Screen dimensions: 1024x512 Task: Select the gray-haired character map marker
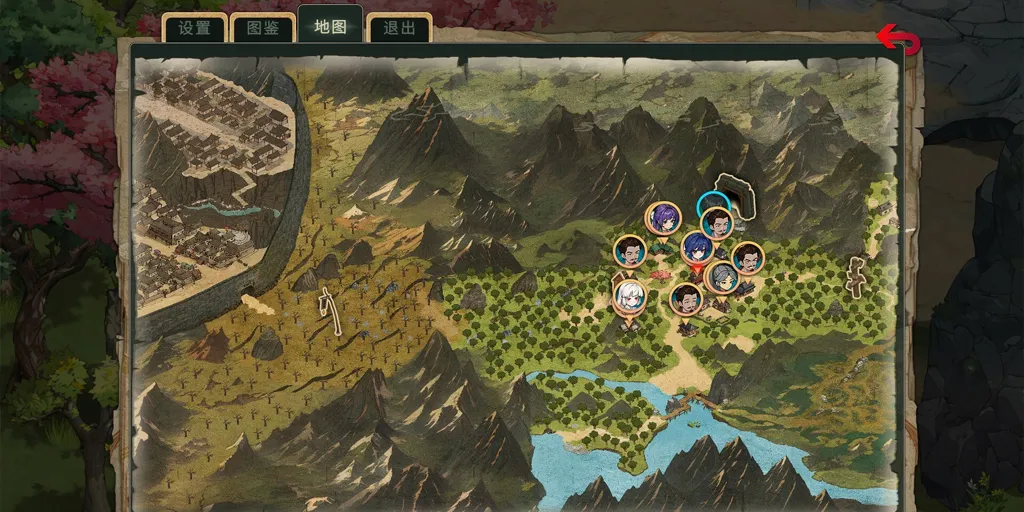tap(722, 278)
